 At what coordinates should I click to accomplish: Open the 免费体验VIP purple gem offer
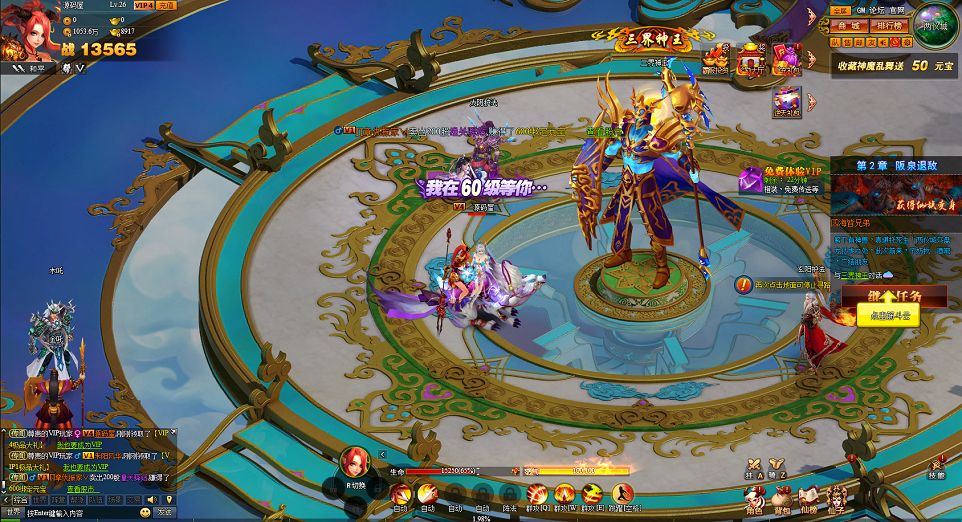[x=750, y=181]
